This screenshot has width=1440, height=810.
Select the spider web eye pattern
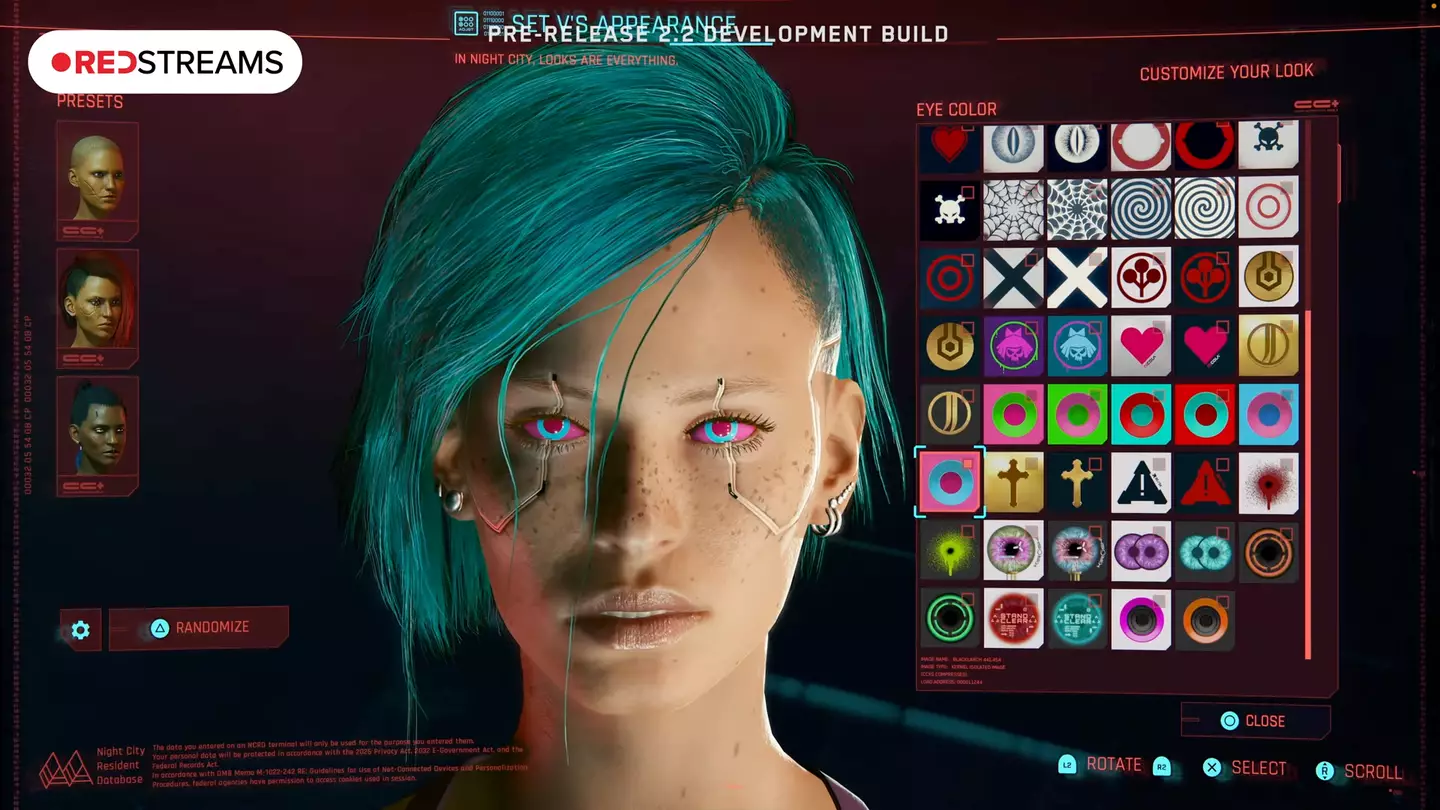(1014, 211)
